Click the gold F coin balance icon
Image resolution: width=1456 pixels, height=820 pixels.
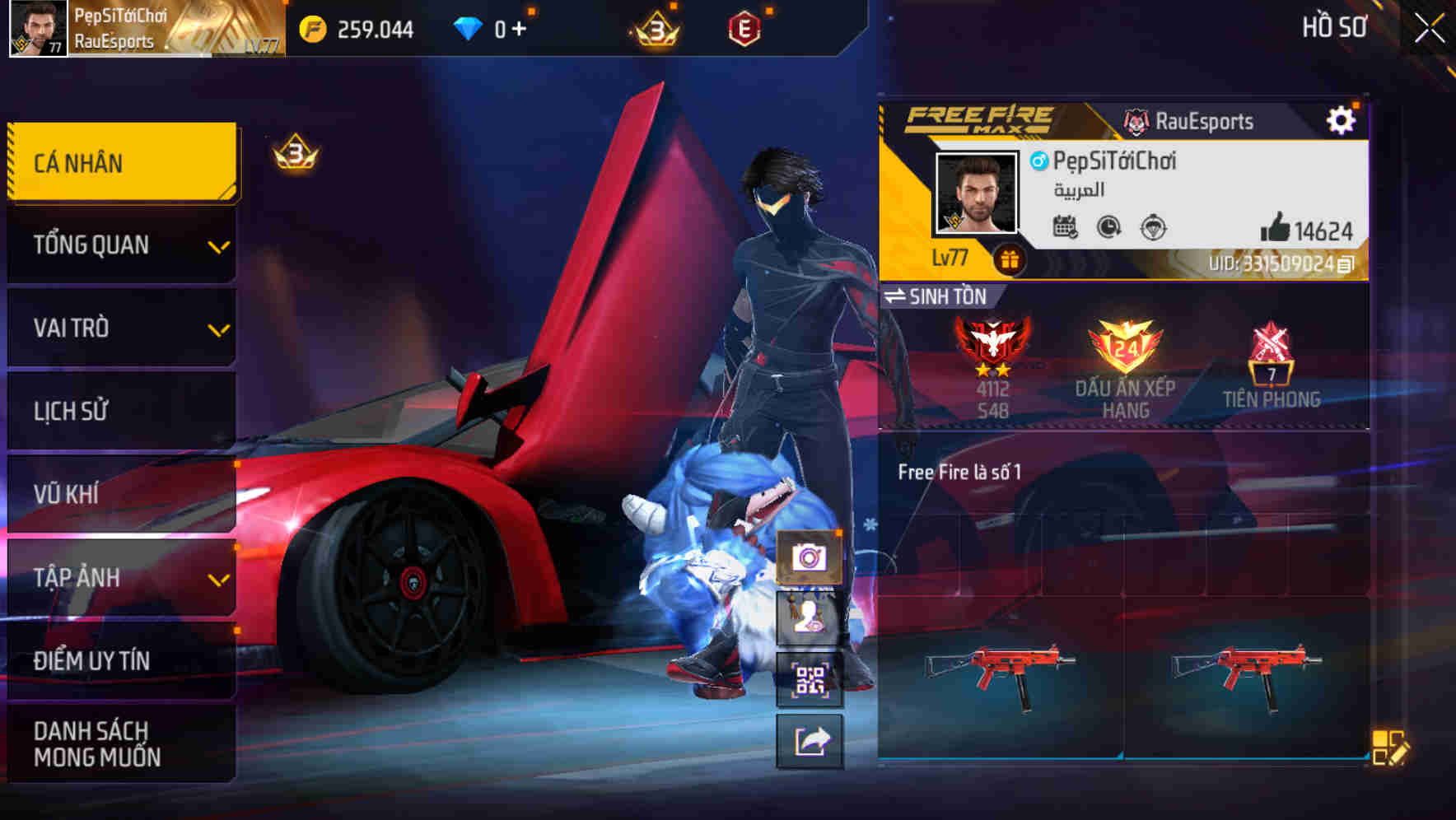(313, 27)
